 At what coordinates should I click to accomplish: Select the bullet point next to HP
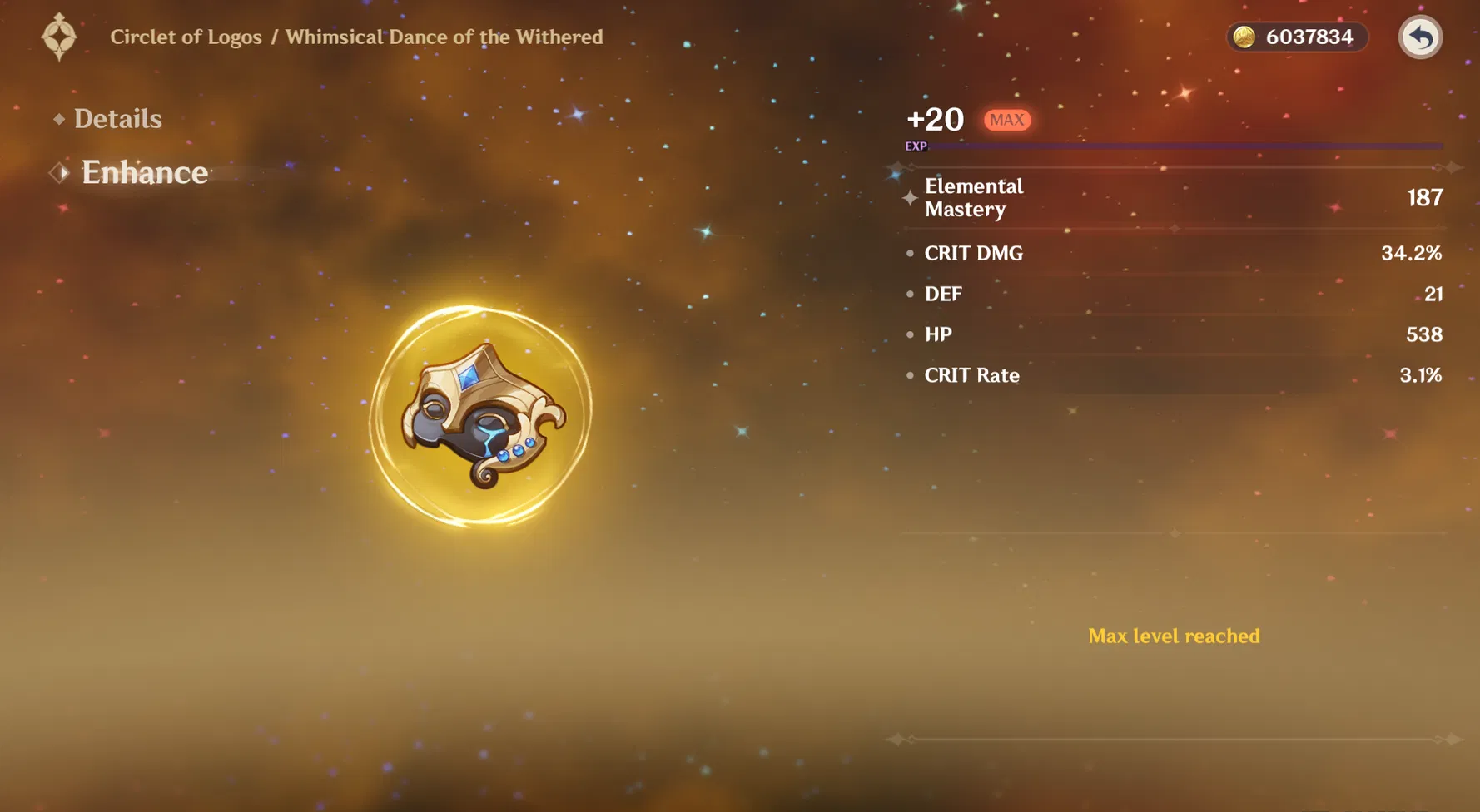point(910,334)
